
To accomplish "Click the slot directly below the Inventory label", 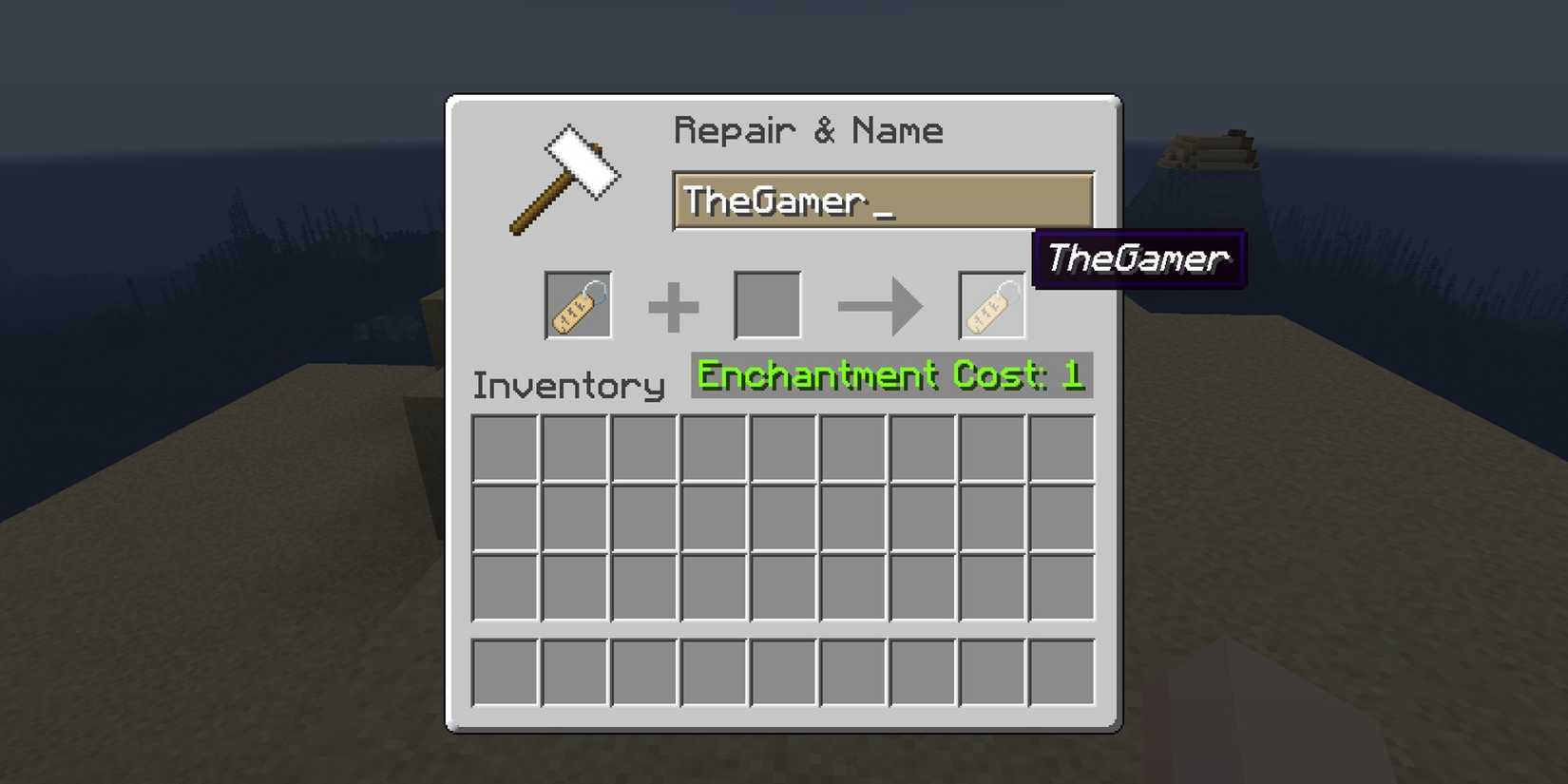I will tap(572, 448).
